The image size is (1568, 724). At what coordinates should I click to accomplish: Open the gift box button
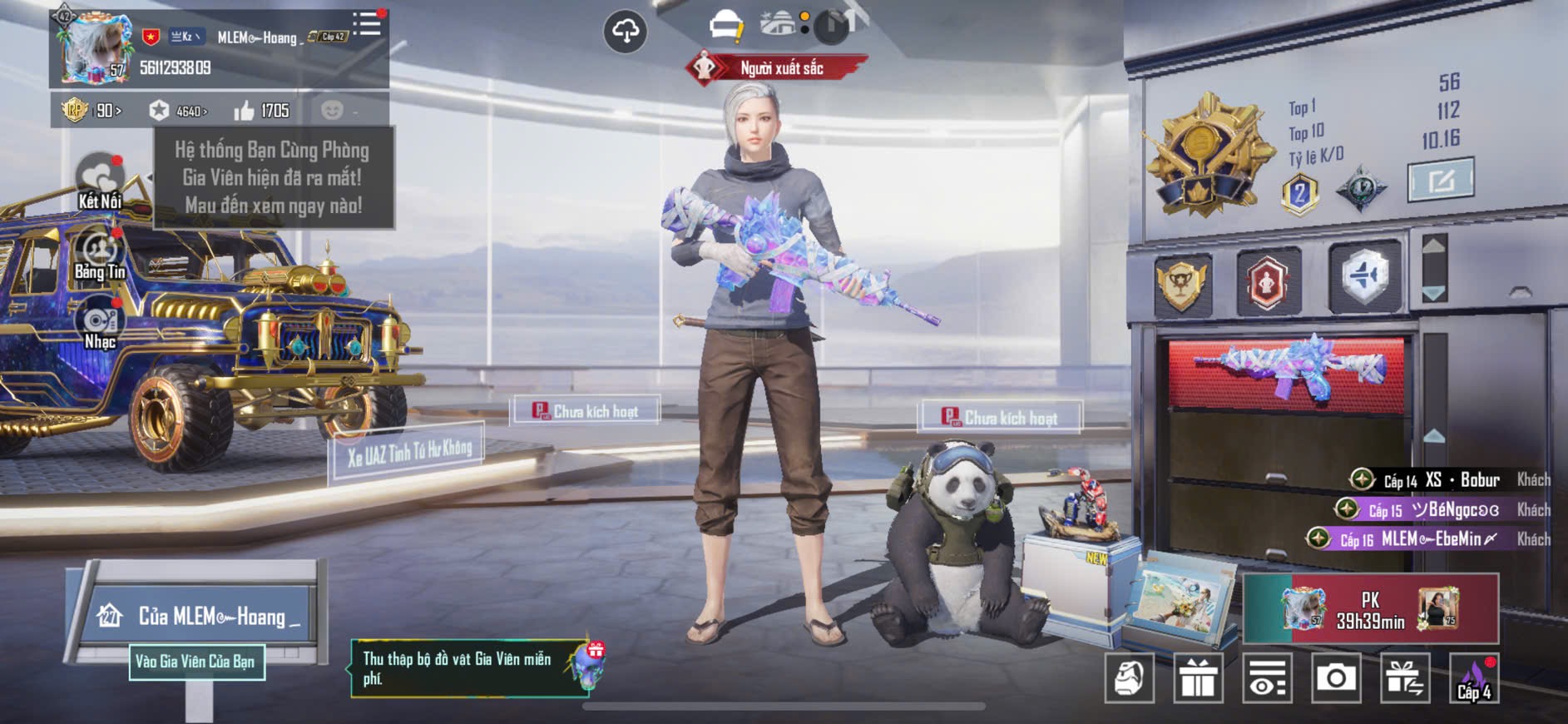(1198, 678)
